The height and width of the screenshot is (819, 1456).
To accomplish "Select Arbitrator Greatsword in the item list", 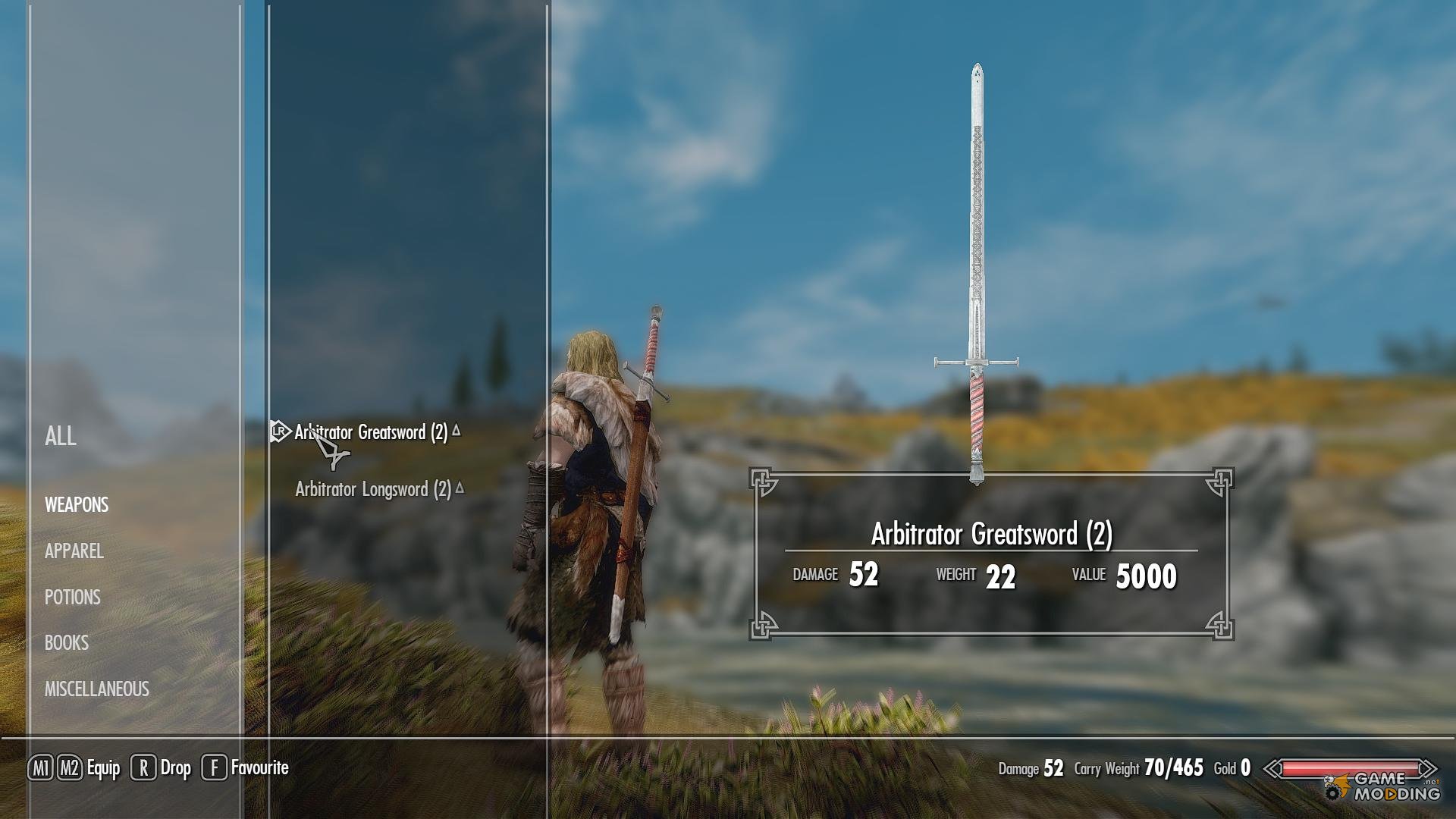I will (x=371, y=432).
